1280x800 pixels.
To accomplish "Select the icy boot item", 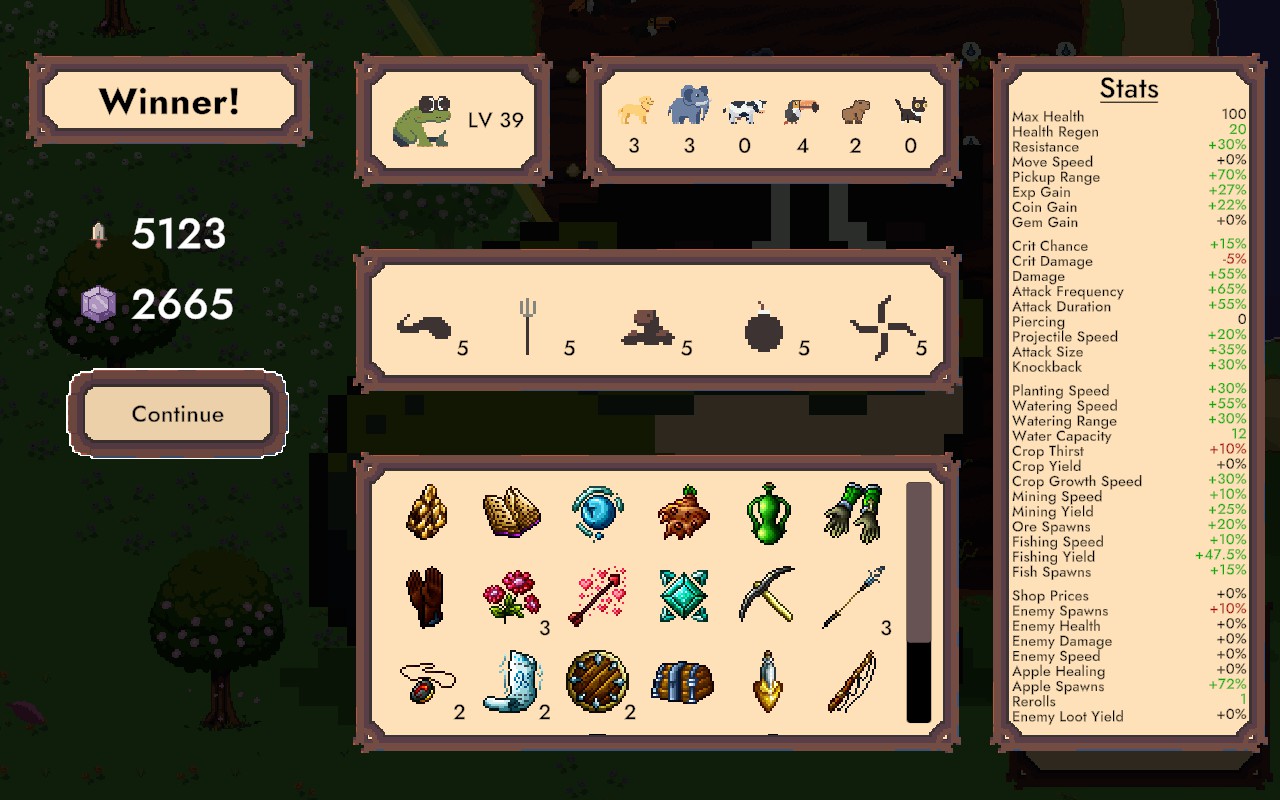I will [x=511, y=681].
